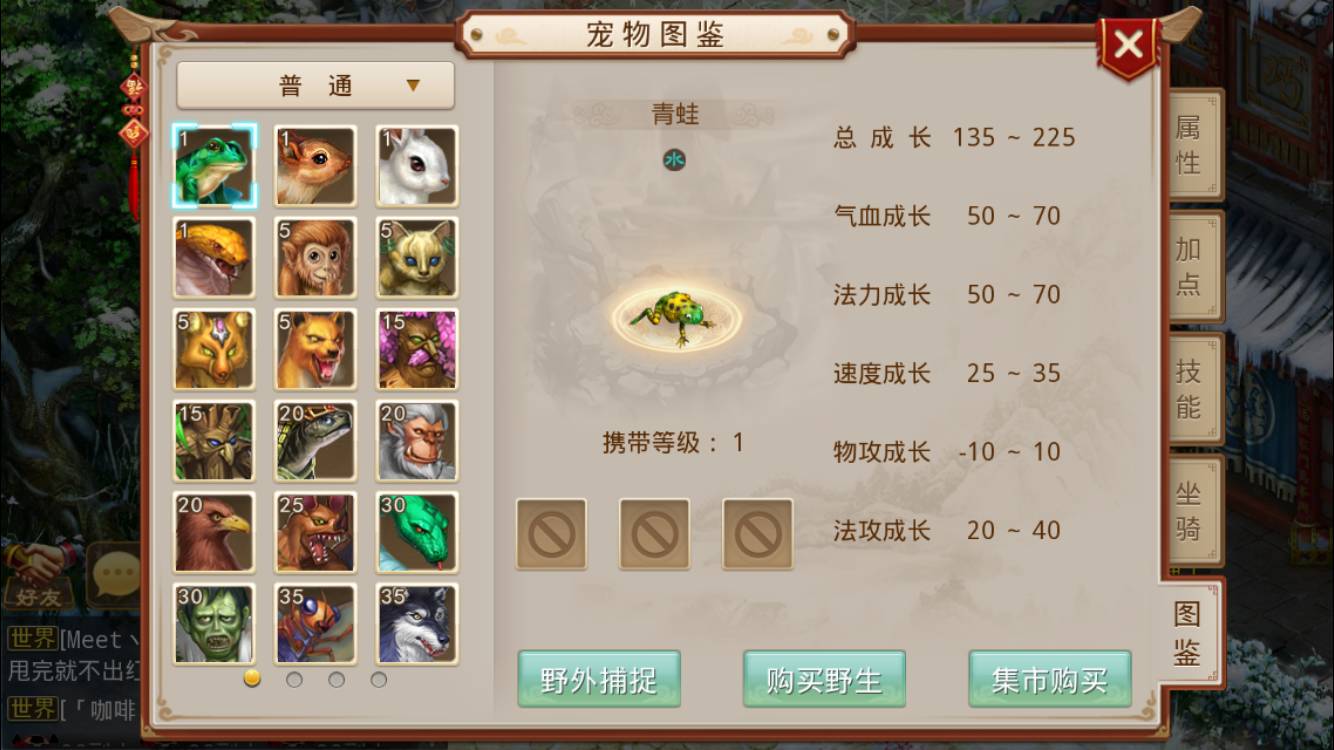Open the monkey pet entry
The width and height of the screenshot is (1334, 750).
click(315, 258)
